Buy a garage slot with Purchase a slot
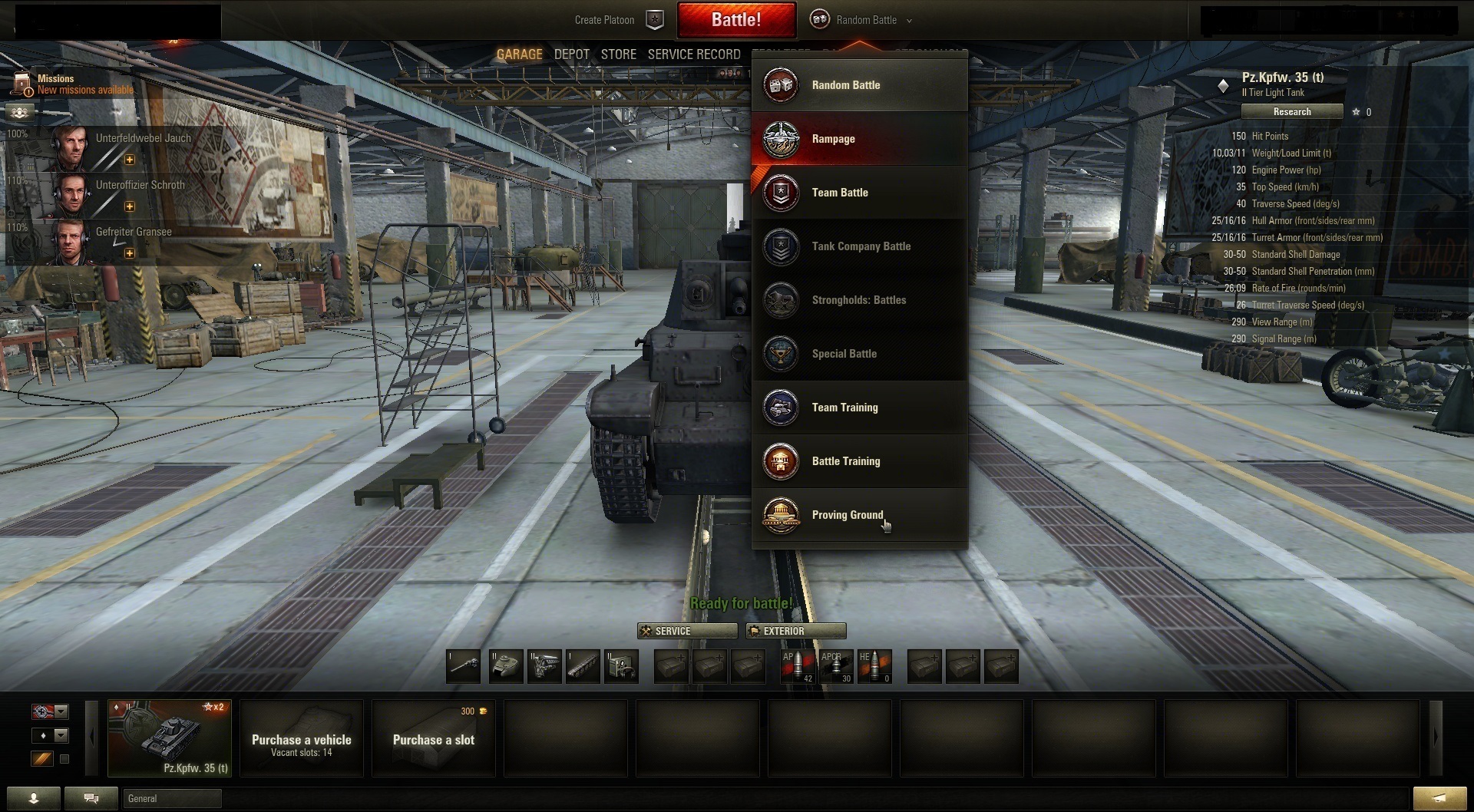1474x812 pixels. click(x=434, y=738)
